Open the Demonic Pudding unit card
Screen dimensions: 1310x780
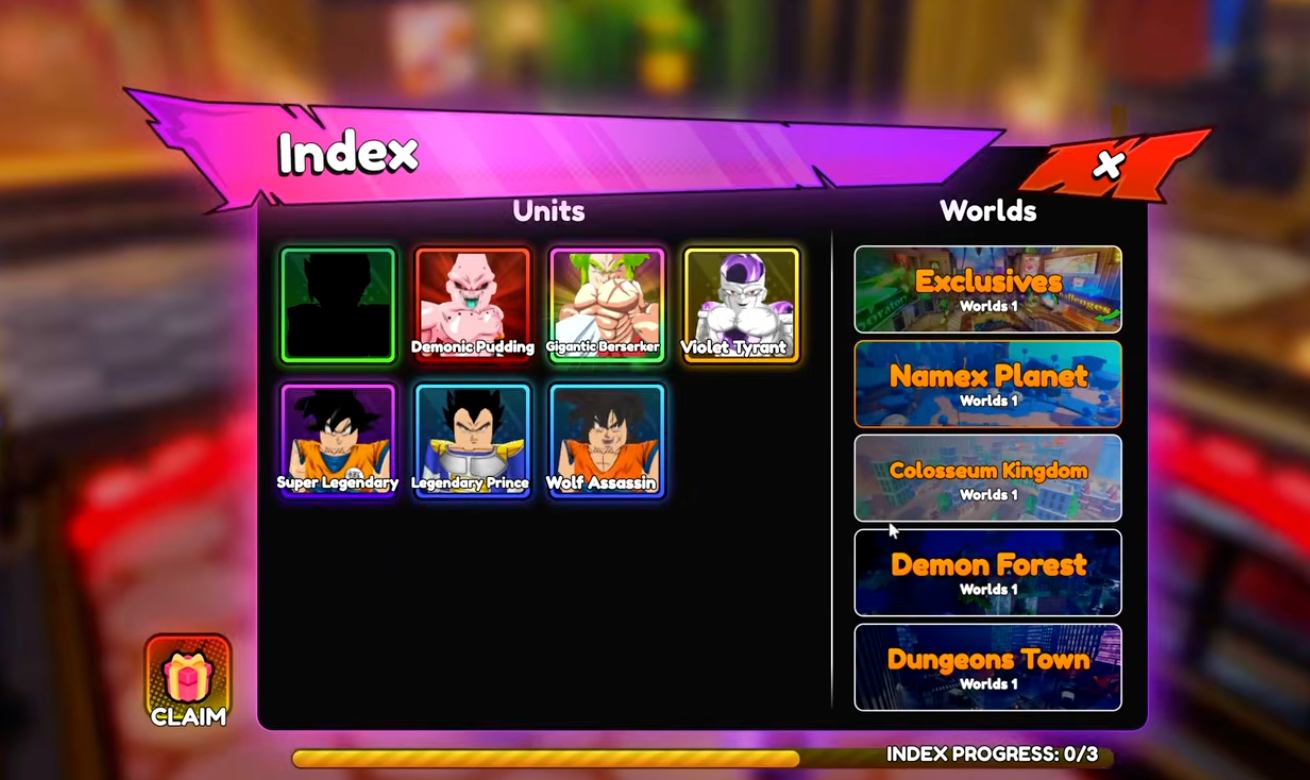click(472, 303)
